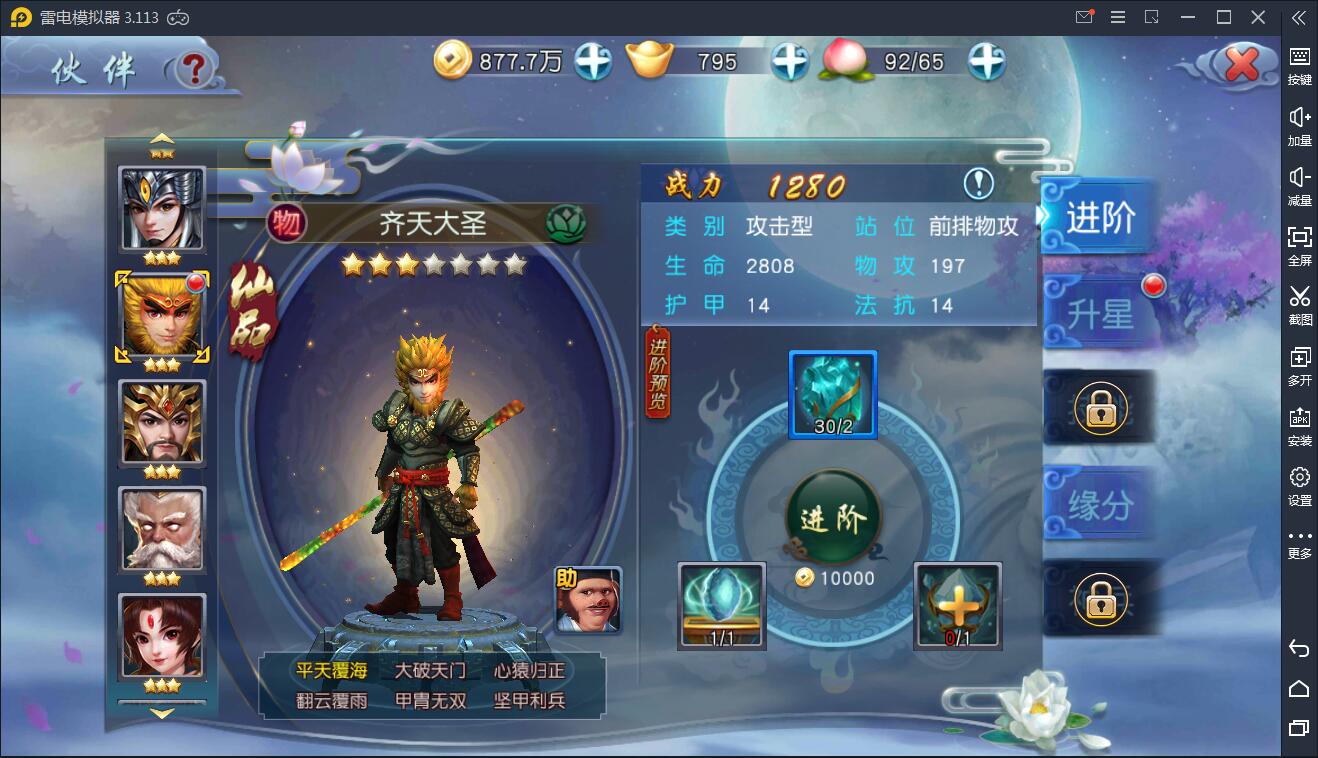This screenshot has height=758, width=1318.
Task: Add missing material in the 0/1 slot
Action: [x=957, y=605]
